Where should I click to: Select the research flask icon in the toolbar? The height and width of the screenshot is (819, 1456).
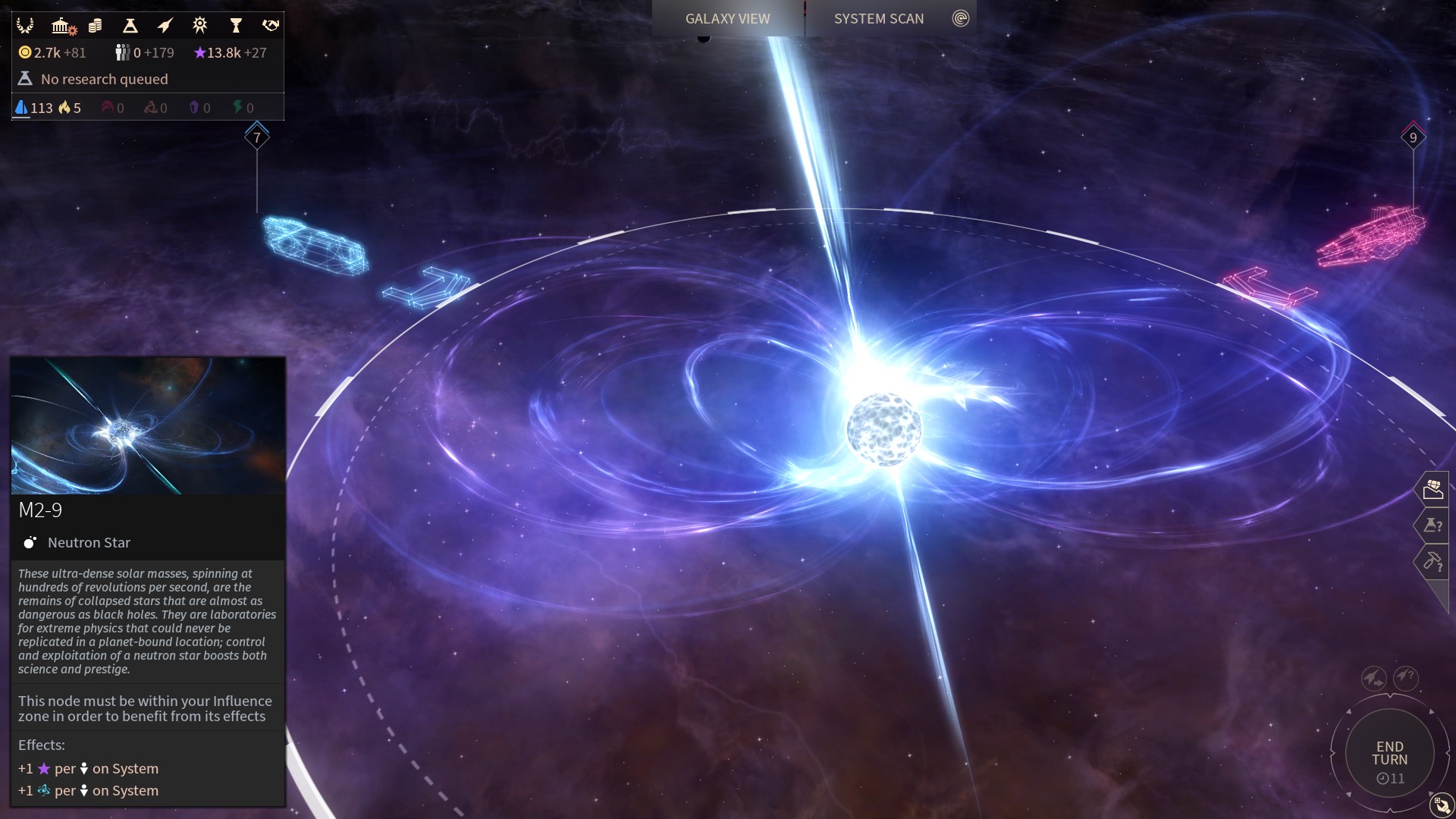(129, 25)
